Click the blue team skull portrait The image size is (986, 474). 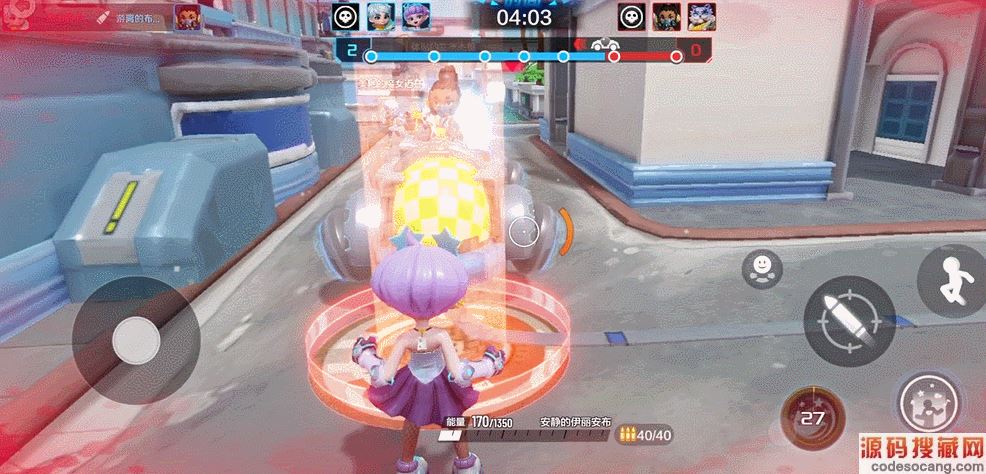pyautogui.click(x=346, y=15)
